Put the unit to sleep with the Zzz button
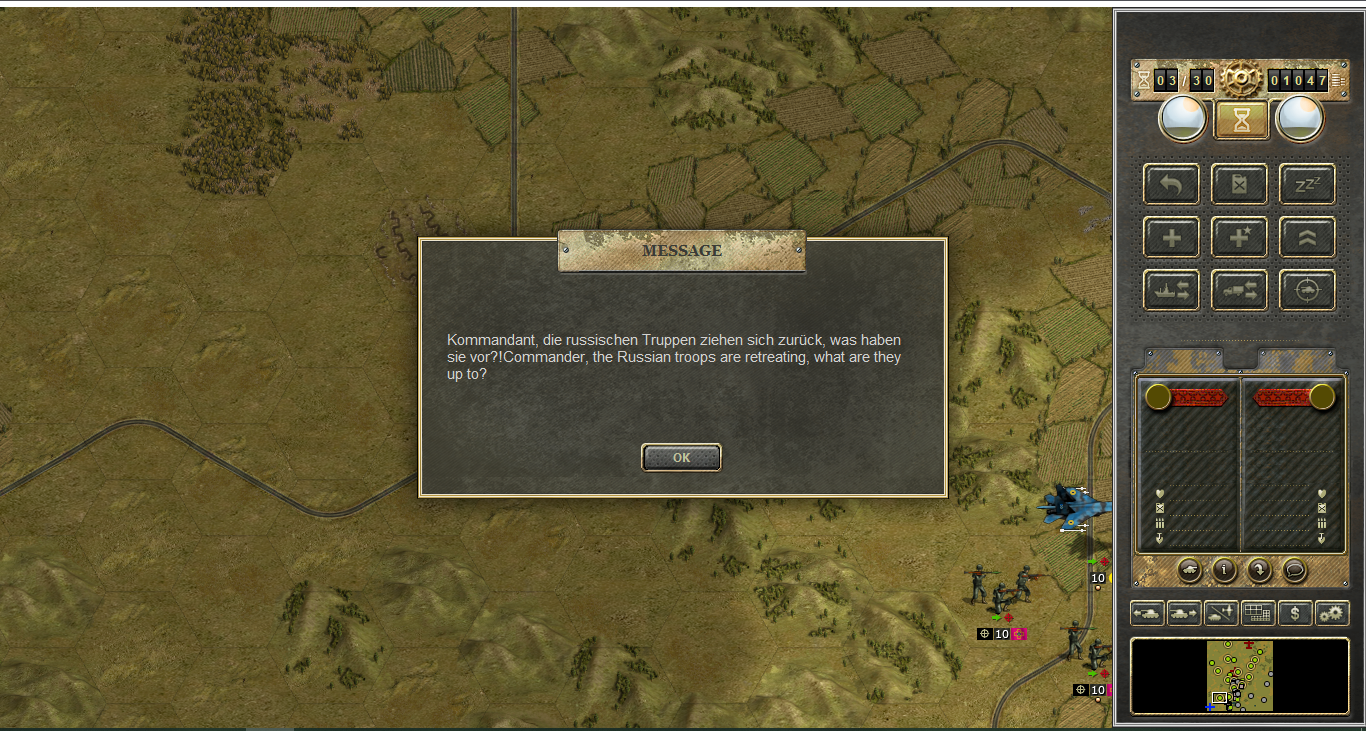The height and width of the screenshot is (731, 1366). click(1307, 184)
